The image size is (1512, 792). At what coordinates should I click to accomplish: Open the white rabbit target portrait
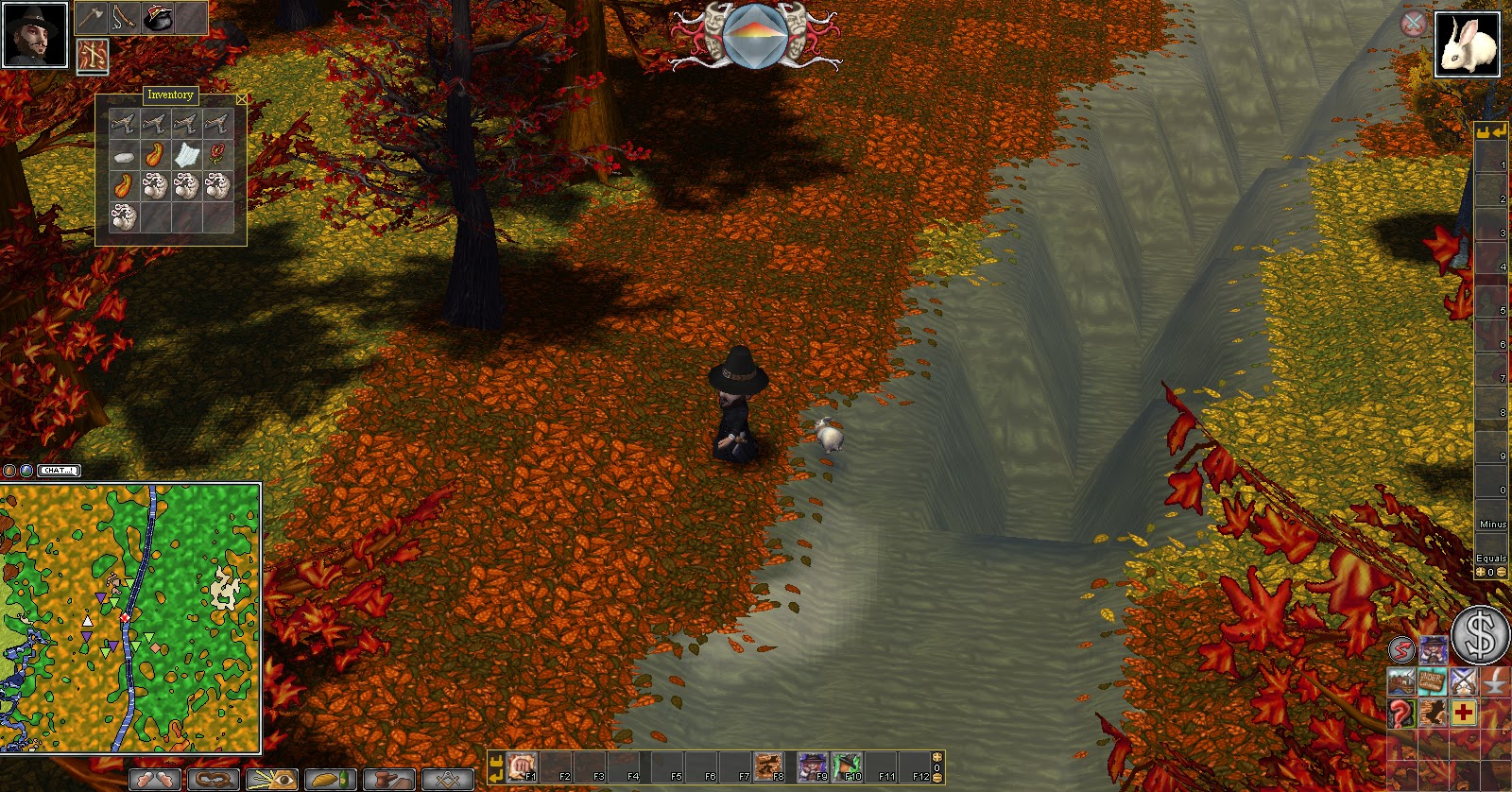pos(1468,43)
